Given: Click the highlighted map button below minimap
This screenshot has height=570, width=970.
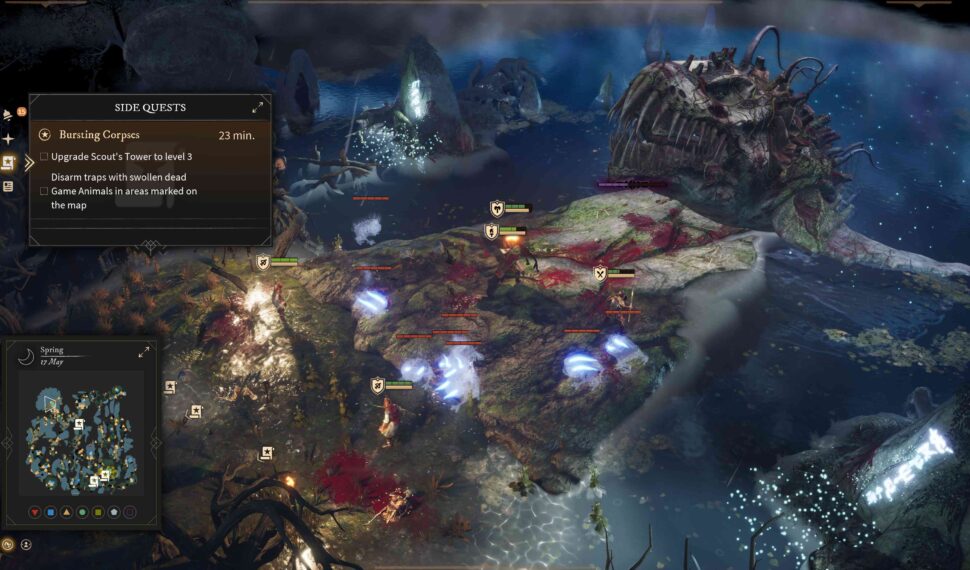Looking at the screenshot, I should point(8,545).
